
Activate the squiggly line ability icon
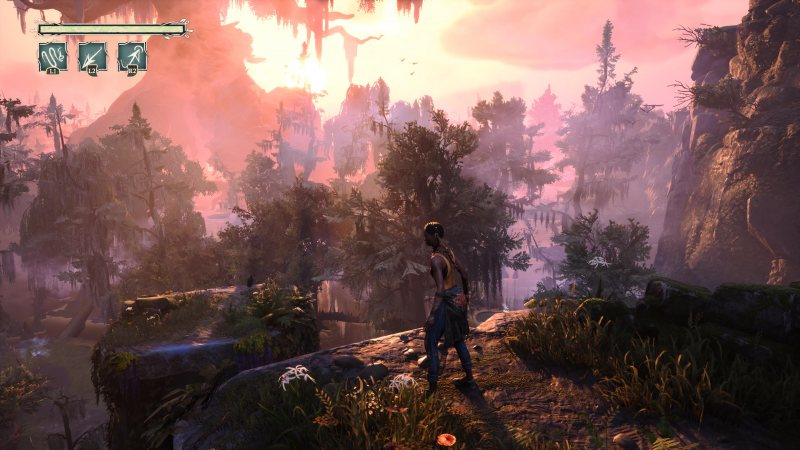(52, 56)
